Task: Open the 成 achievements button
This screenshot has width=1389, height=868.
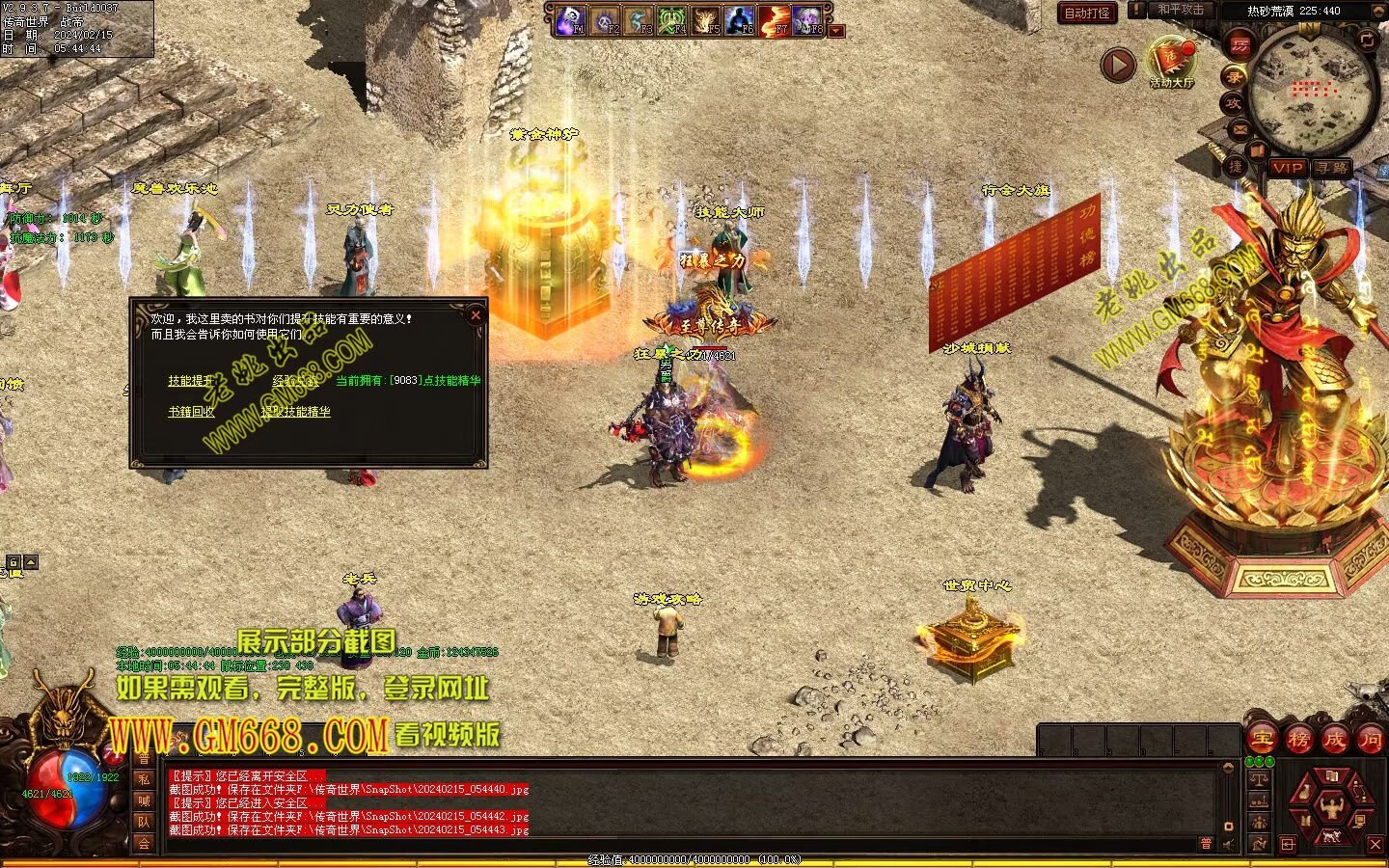Action: [x=1334, y=740]
